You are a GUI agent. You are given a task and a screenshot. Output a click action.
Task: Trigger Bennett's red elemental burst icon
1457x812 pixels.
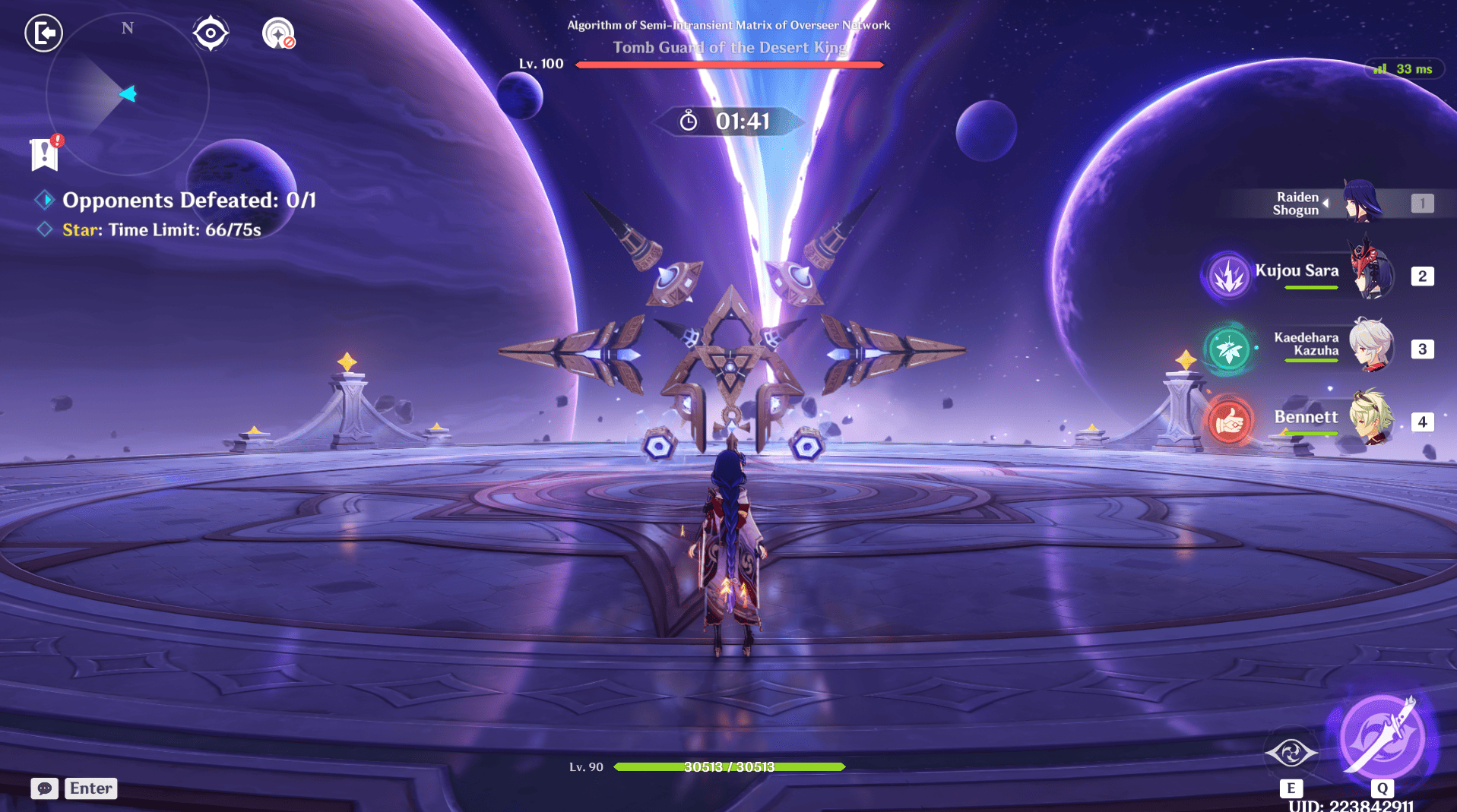1229,420
